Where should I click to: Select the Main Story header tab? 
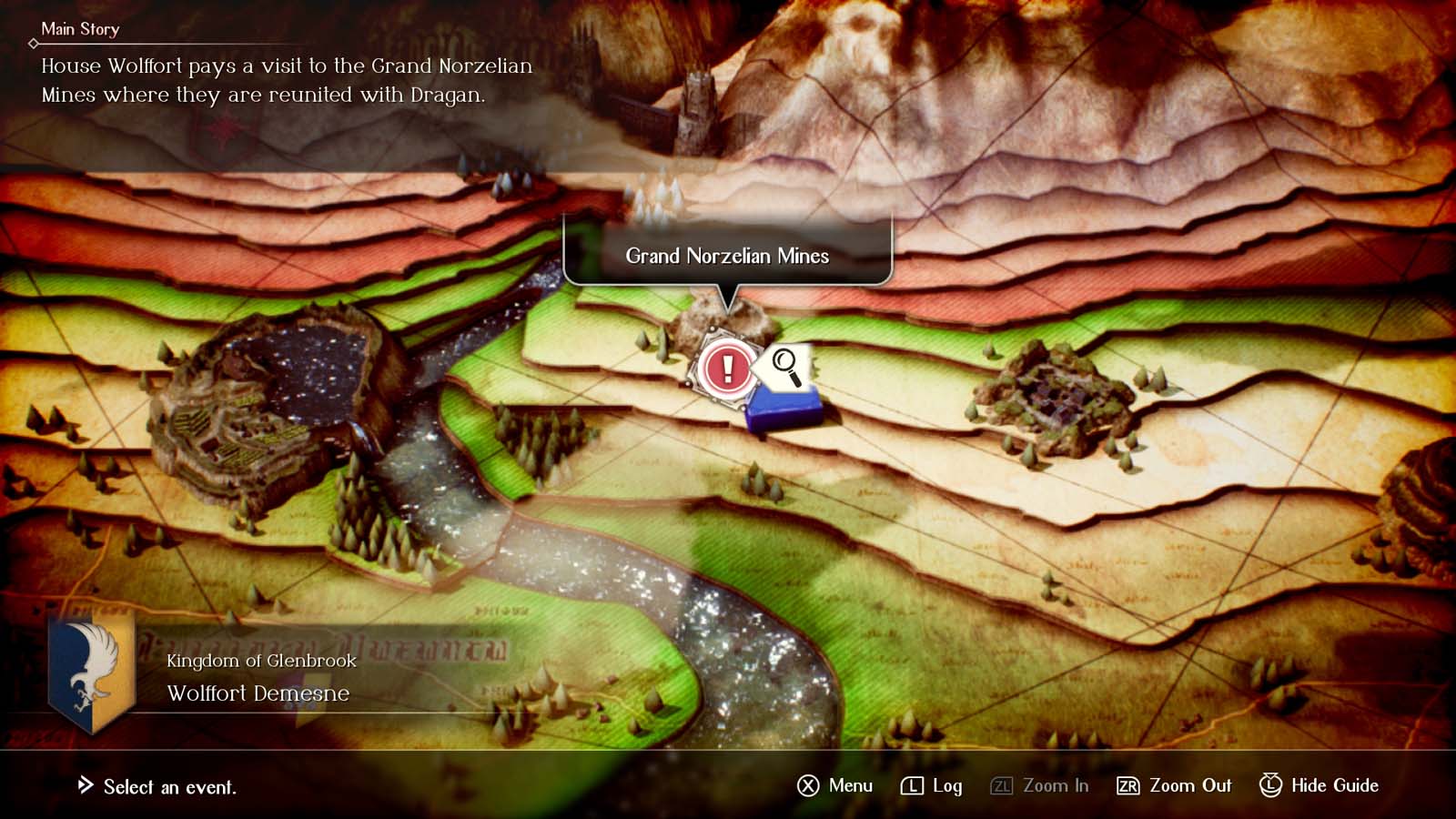[80, 28]
